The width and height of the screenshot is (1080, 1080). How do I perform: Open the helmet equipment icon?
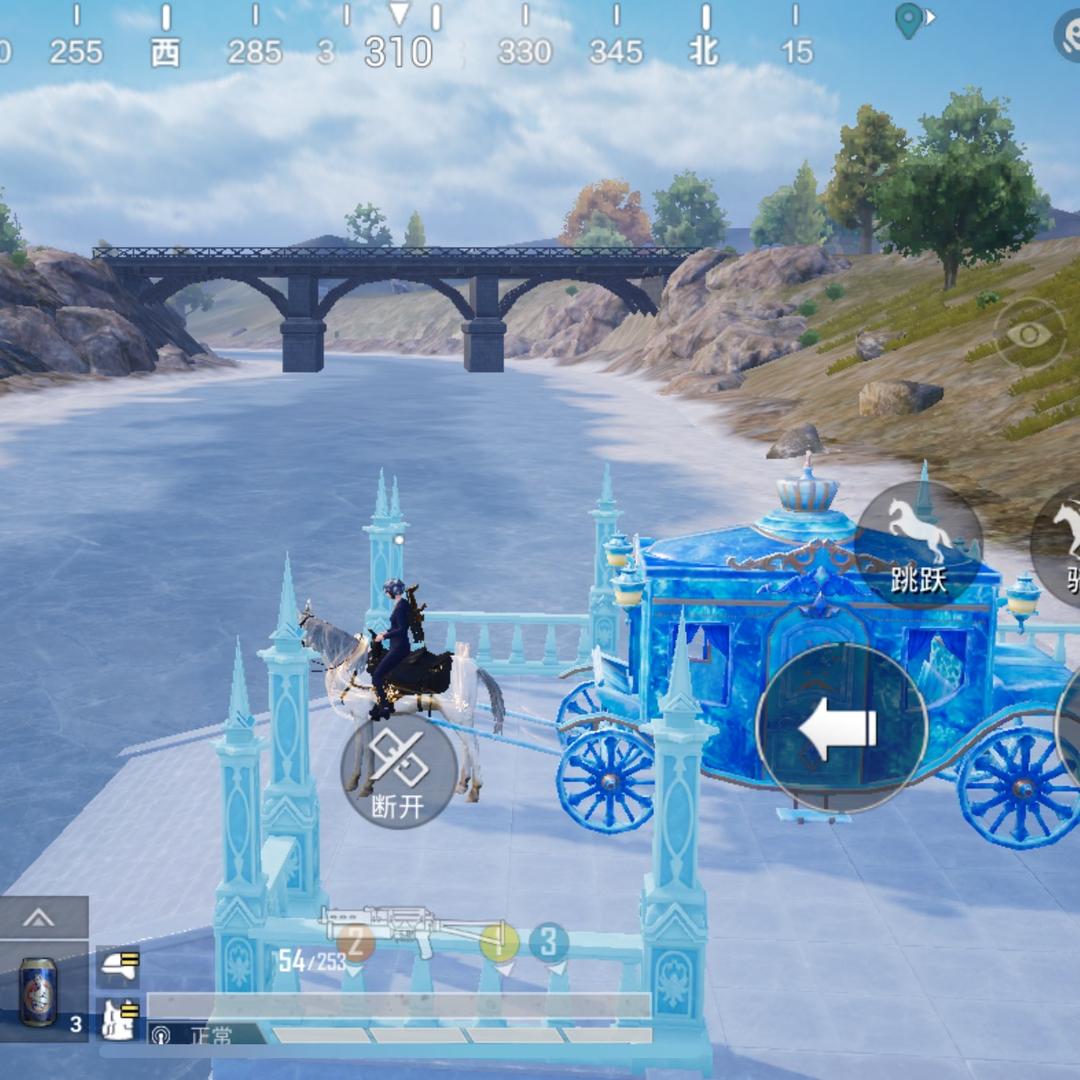(119, 967)
